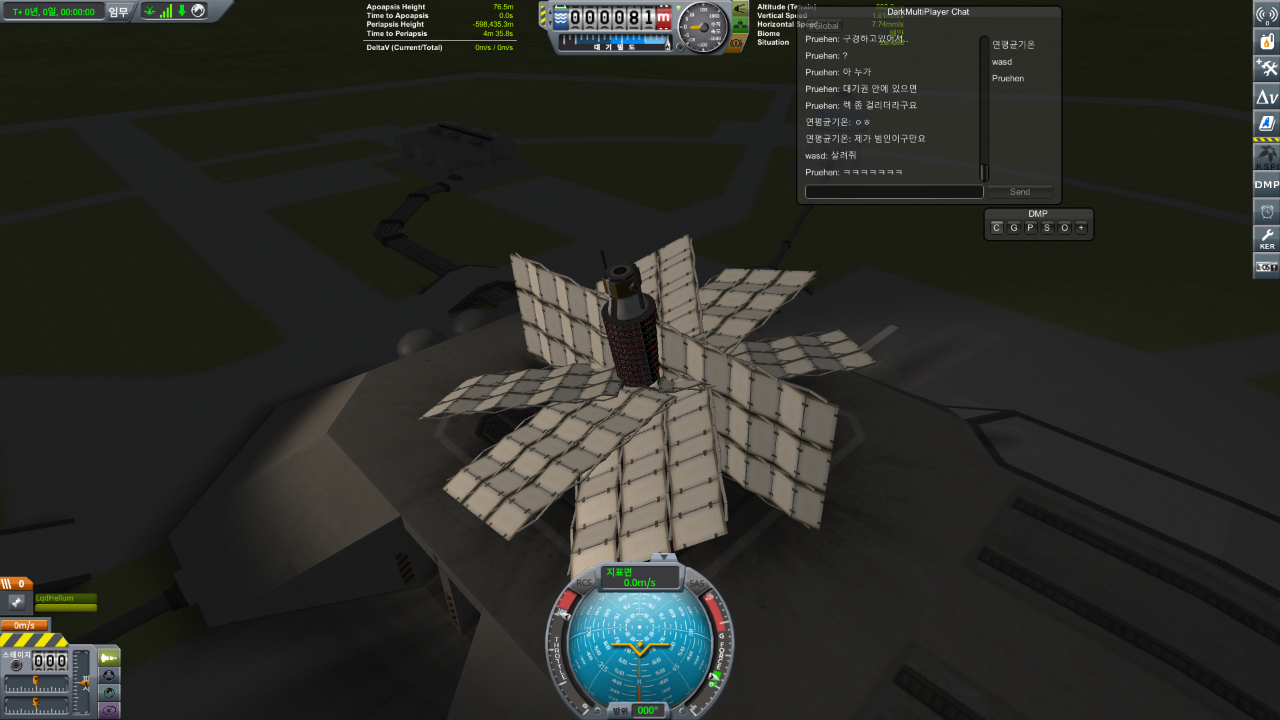Click the P button in the DMP panel
Image resolution: width=1280 pixels, height=720 pixels.
click(1030, 228)
